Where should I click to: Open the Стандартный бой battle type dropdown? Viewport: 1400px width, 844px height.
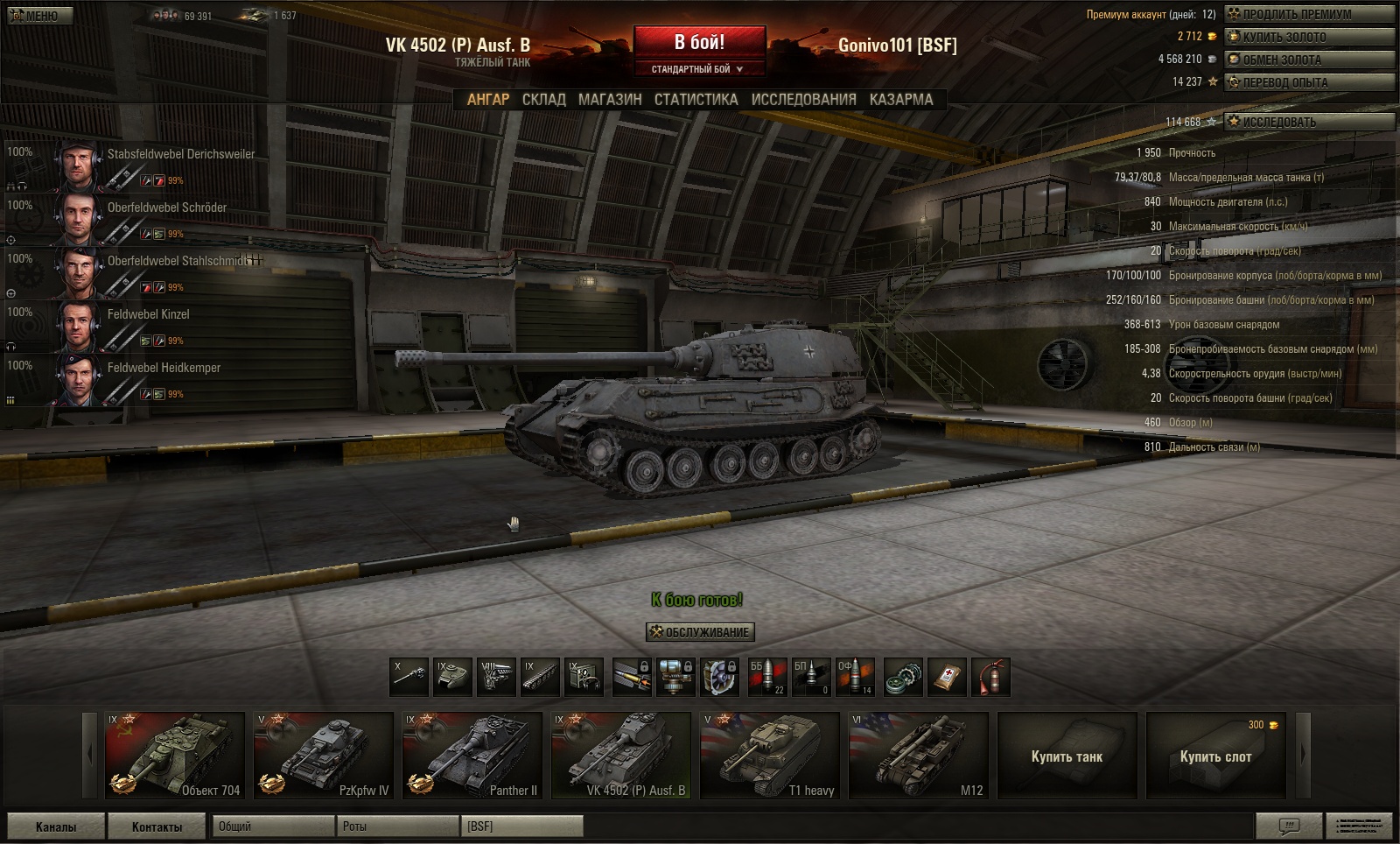697,69
